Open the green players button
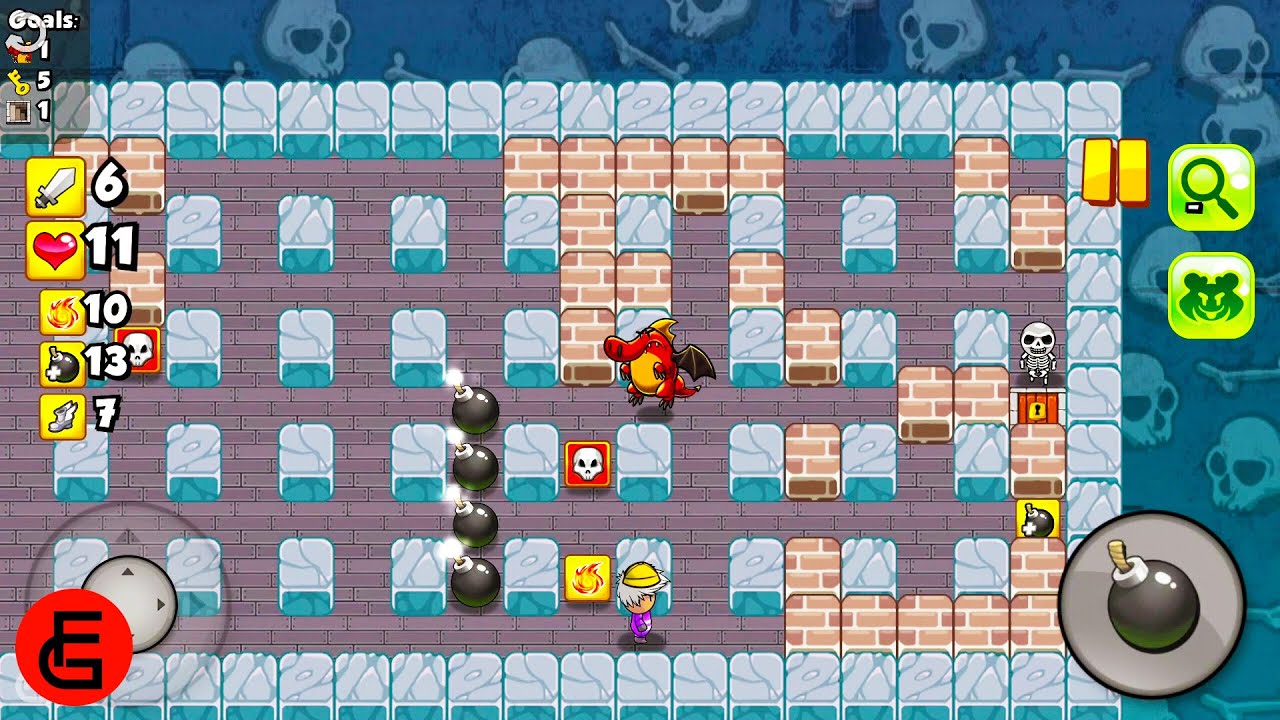1280x720 pixels. [1210, 295]
